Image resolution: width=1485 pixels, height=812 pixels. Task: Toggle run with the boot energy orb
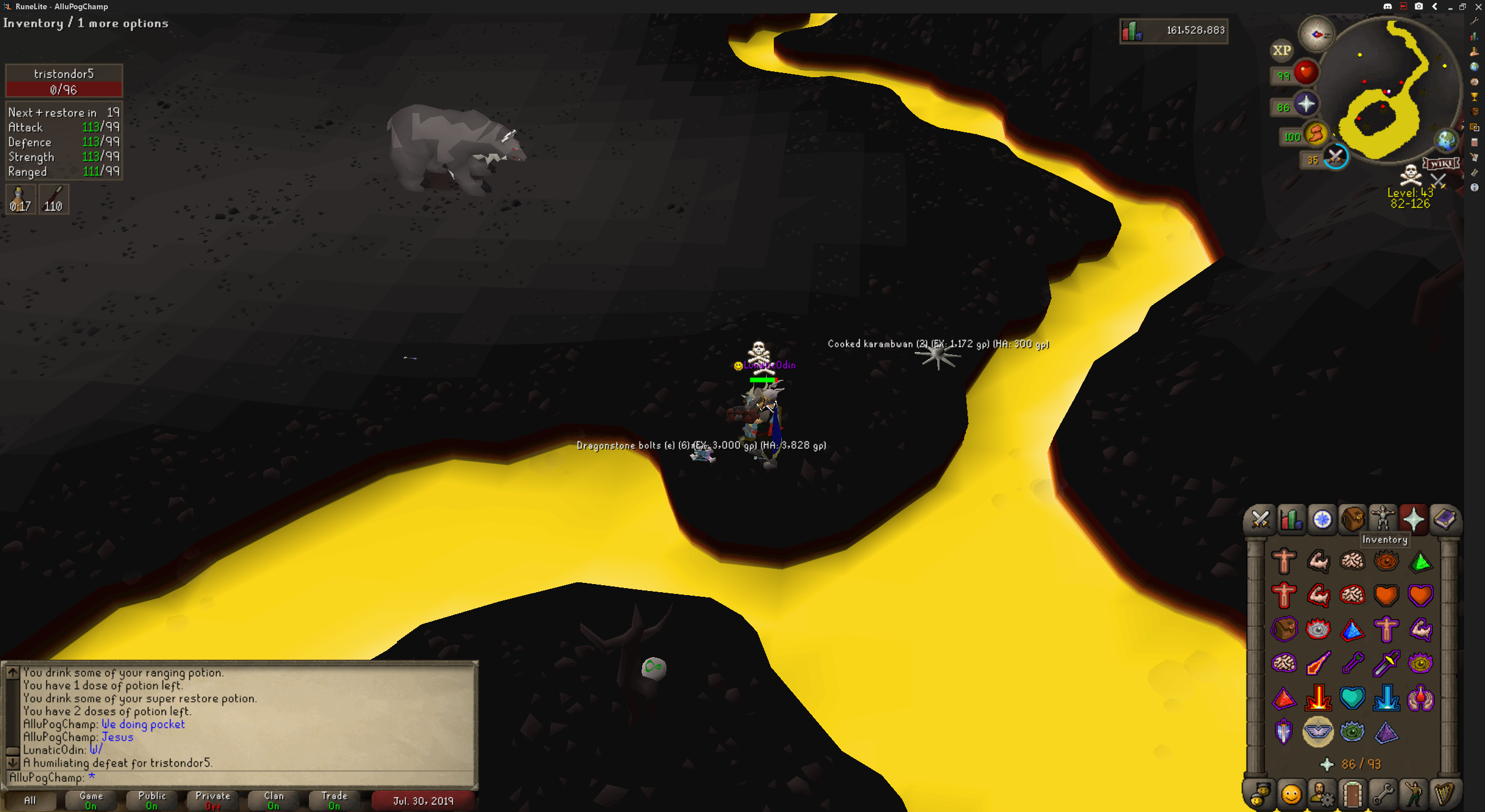click(1316, 134)
